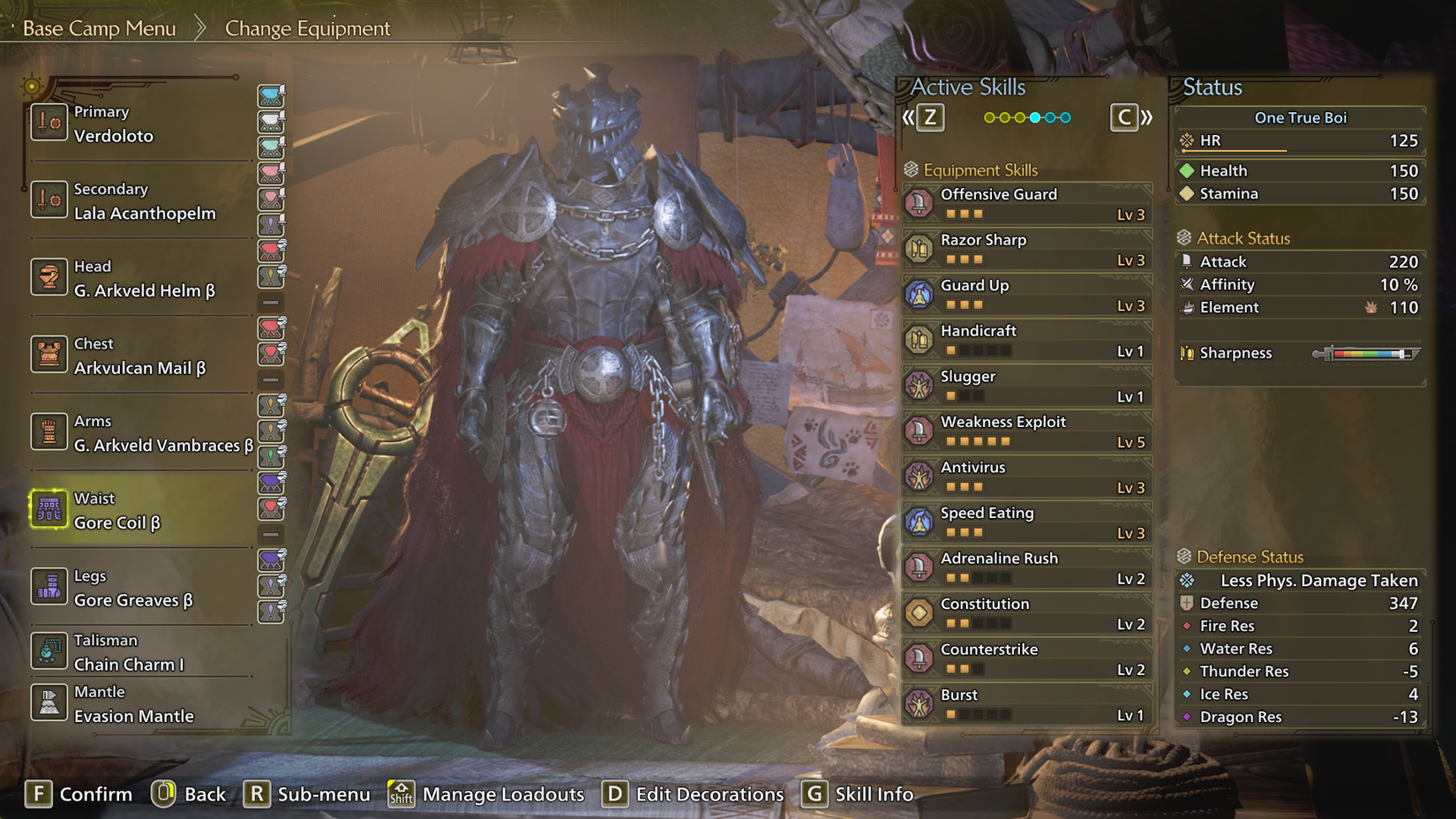Select the highlighted cyan page indicator dot
This screenshot has height=819, width=1456.
(x=1034, y=116)
